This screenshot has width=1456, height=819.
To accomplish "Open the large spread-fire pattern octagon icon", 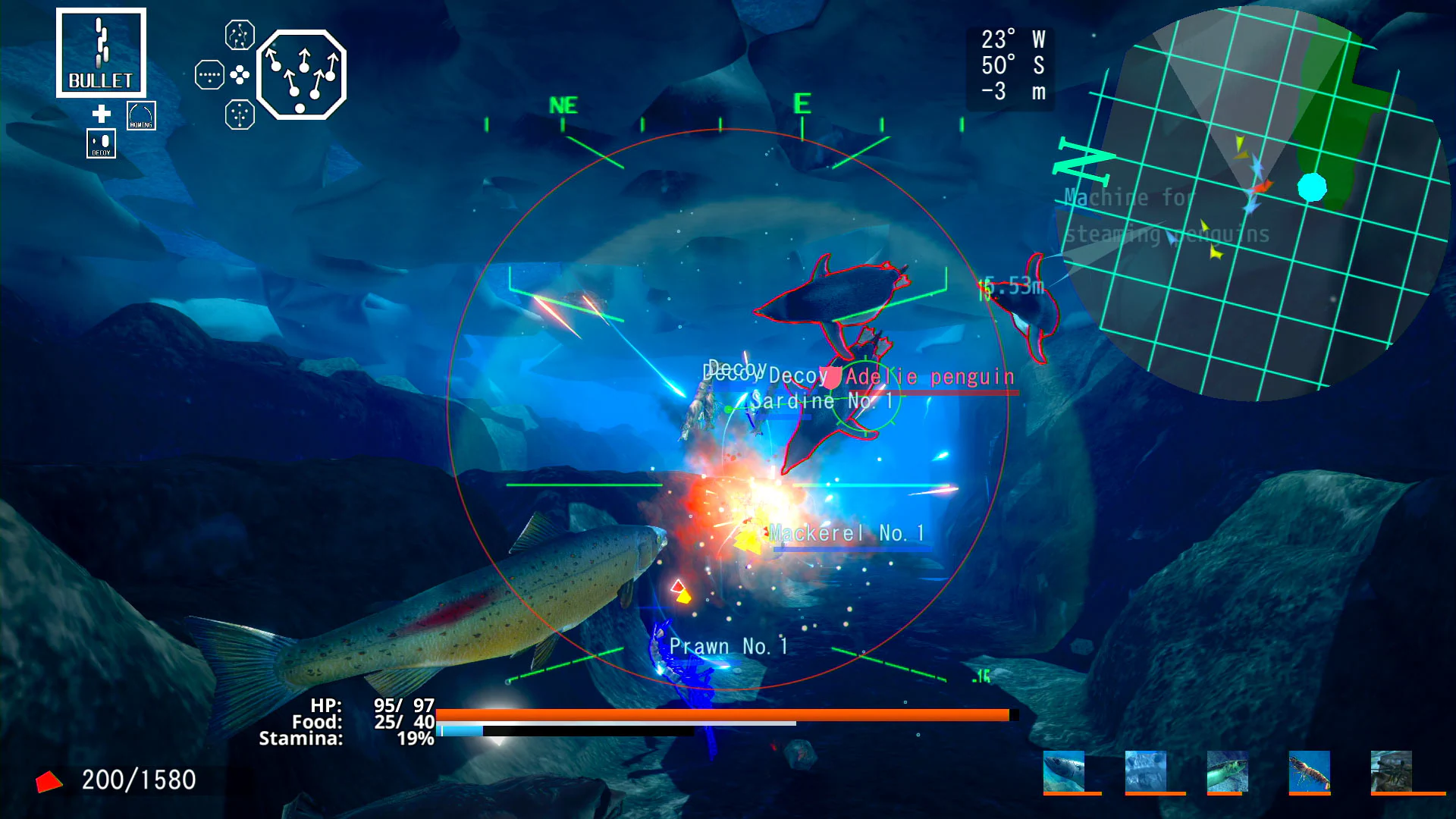I will pos(303,76).
